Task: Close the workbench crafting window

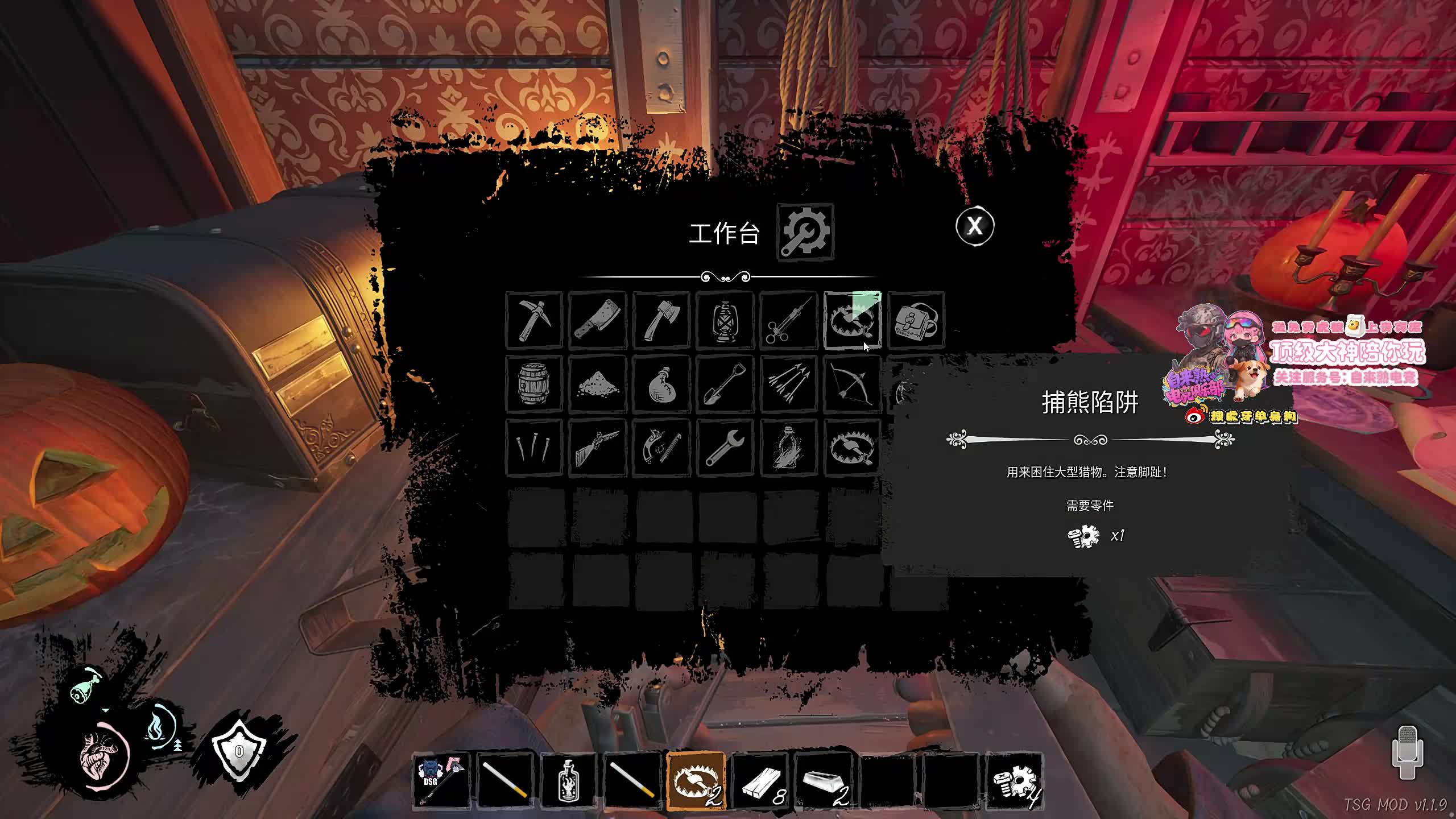Action: [x=975, y=226]
